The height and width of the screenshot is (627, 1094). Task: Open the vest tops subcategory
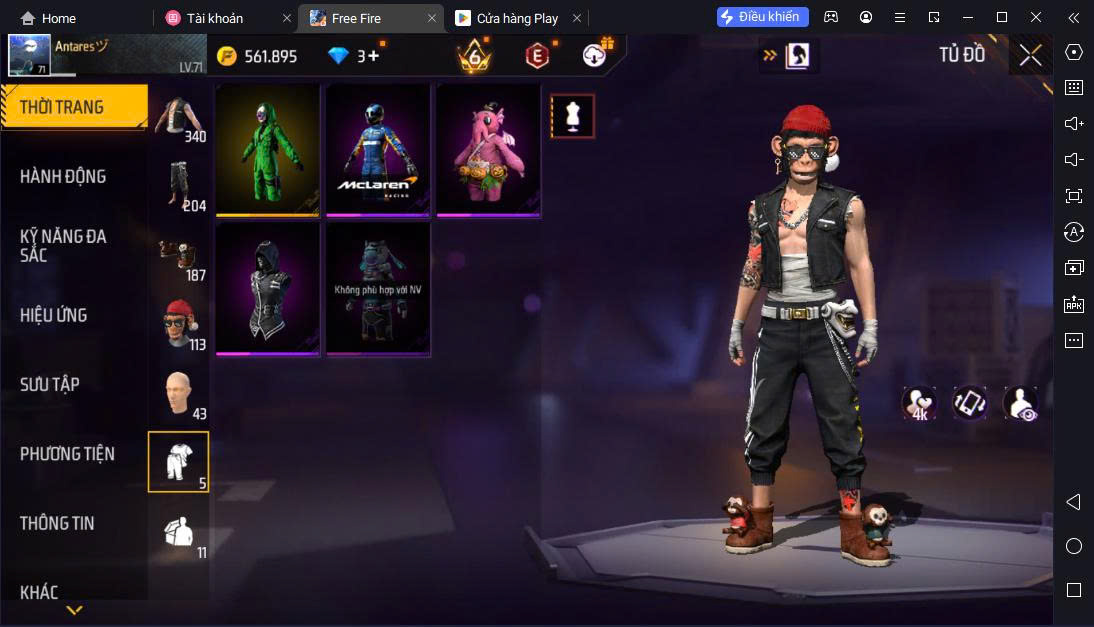179,119
